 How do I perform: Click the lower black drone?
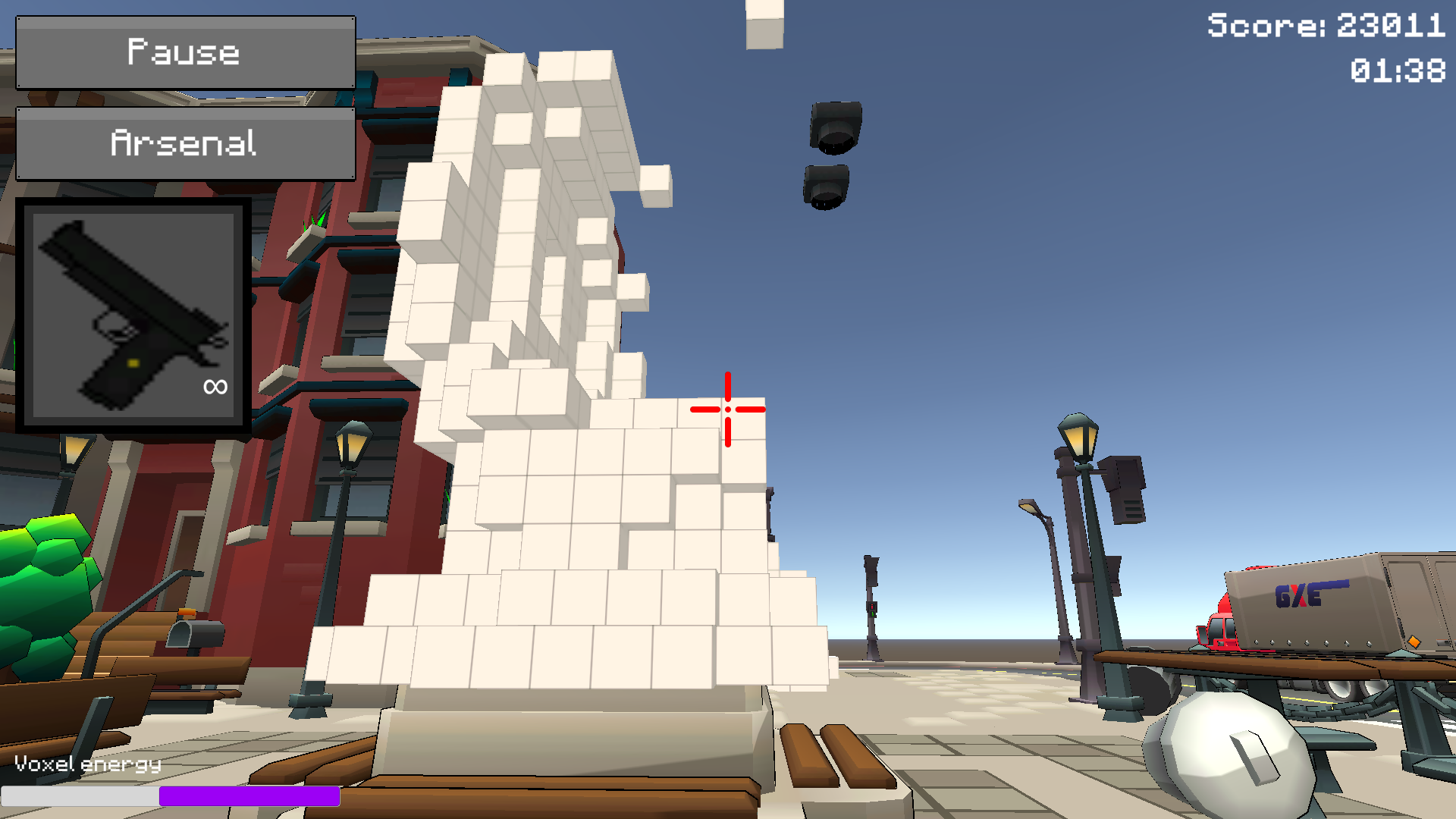click(827, 186)
